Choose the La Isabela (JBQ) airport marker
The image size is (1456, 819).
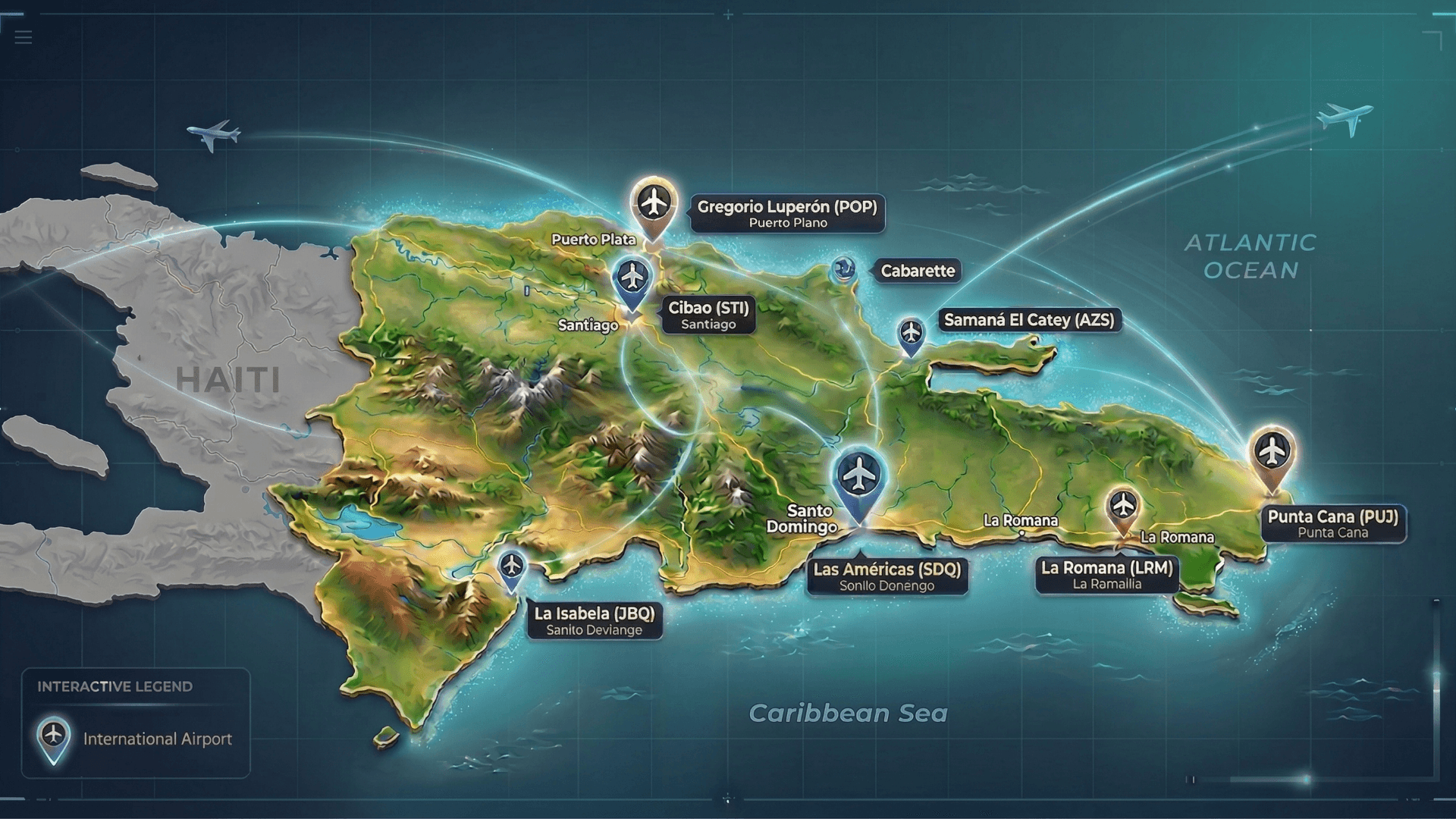click(512, 566)
